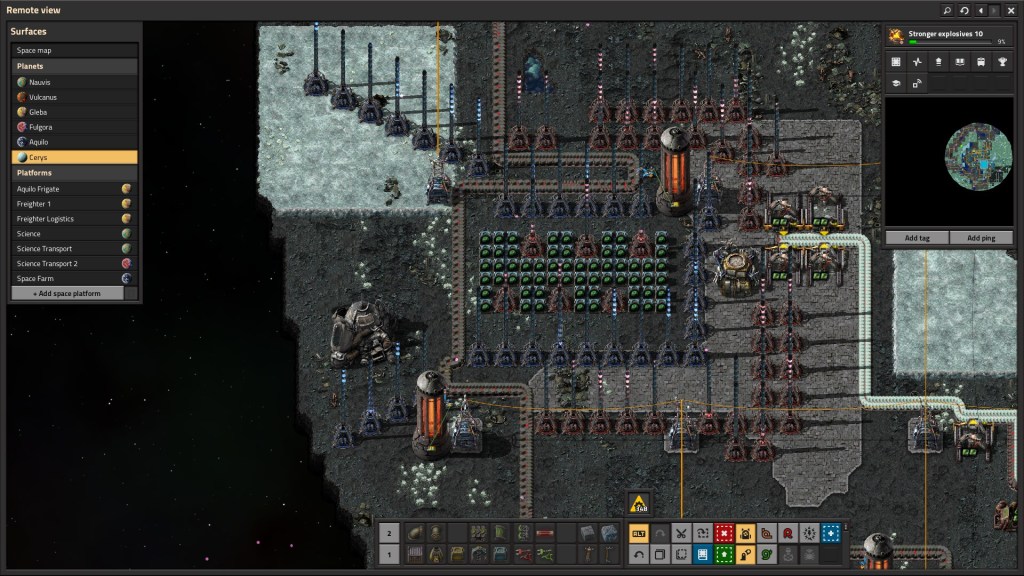Click the minimap
Viewport: 1024px width, 576px height.
point(953,162)
